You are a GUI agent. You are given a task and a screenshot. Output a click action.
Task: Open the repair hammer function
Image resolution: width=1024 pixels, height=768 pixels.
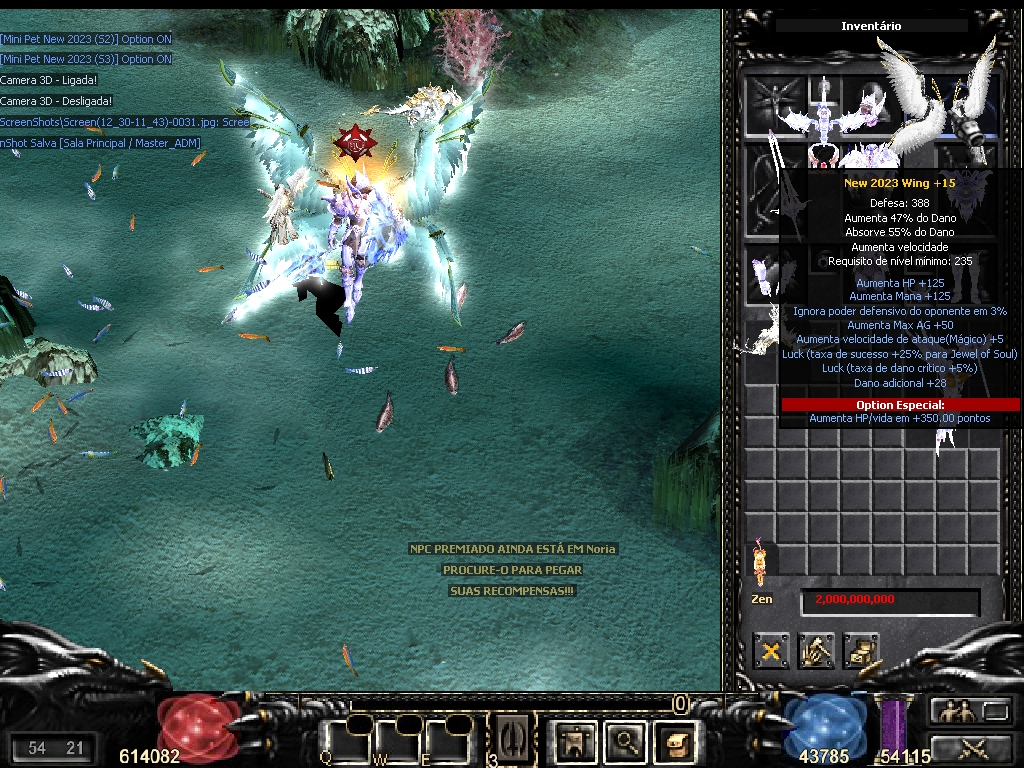click(x=816, y=652)
